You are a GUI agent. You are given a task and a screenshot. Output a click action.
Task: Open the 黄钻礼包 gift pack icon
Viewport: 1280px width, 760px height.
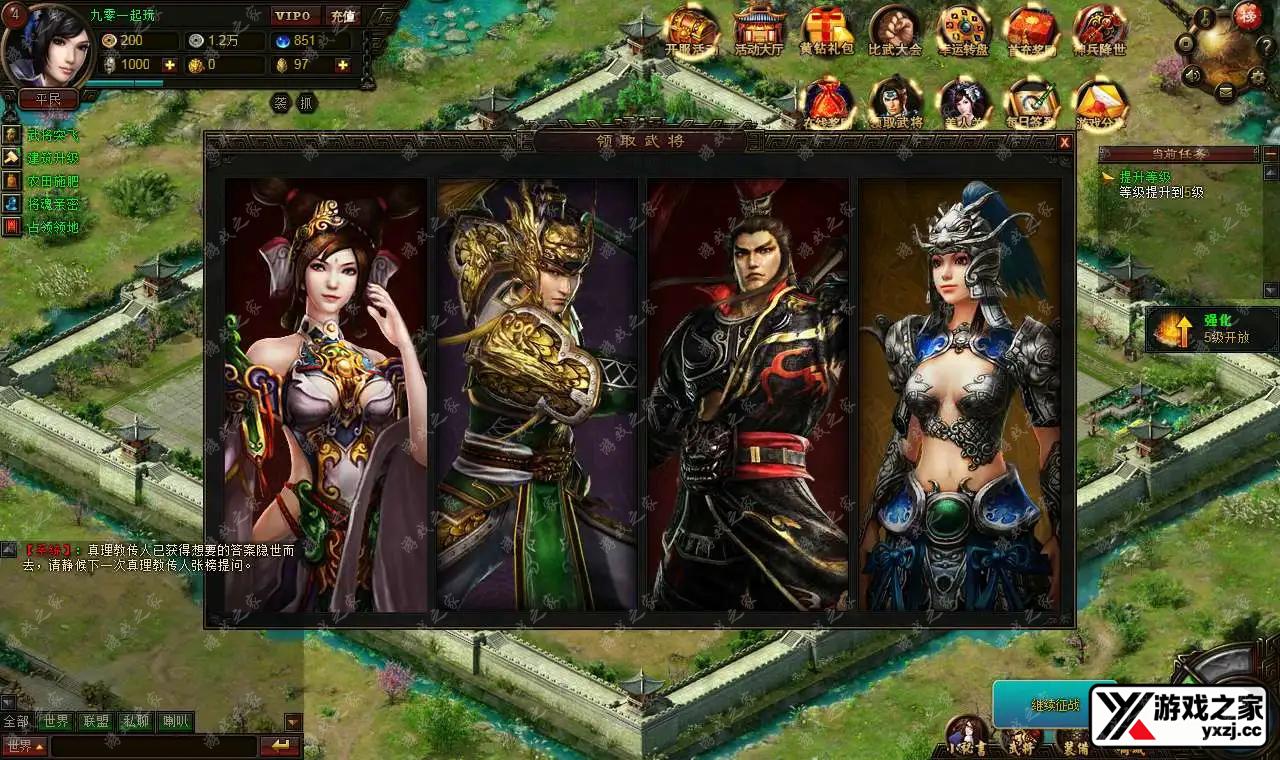coord(826,30)
